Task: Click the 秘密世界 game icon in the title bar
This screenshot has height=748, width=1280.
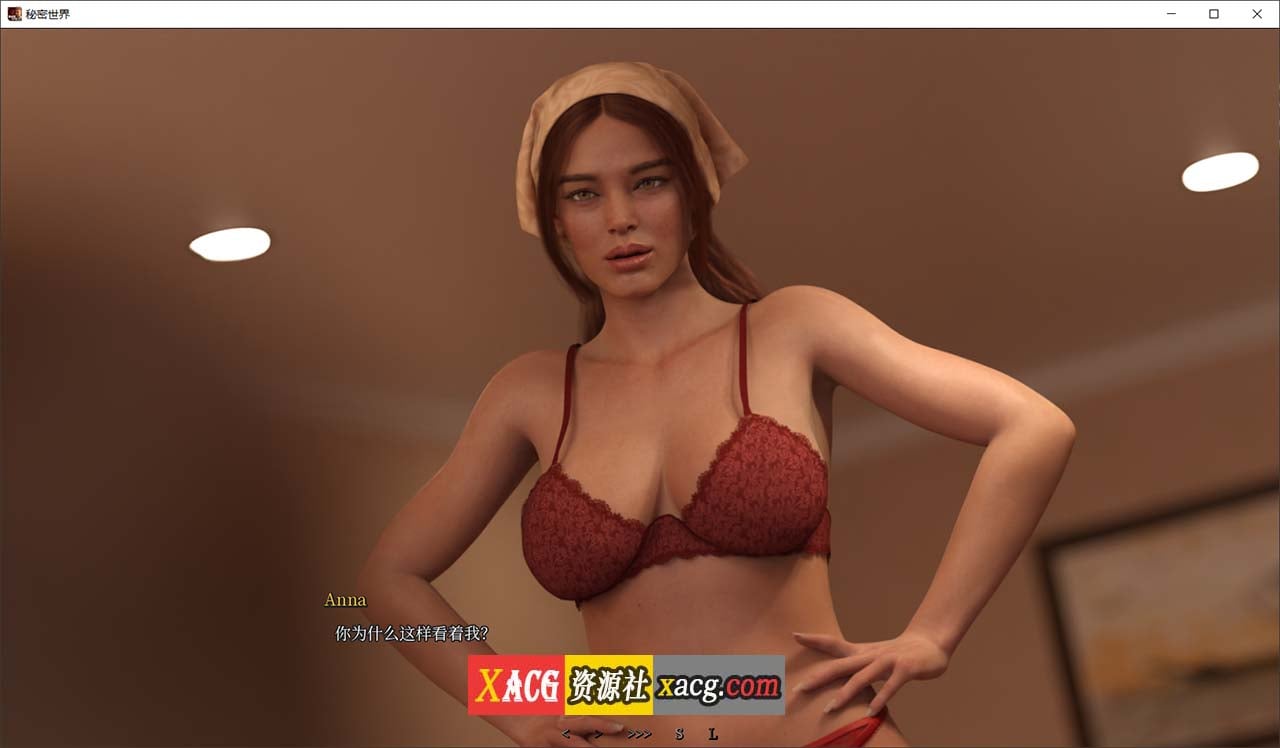Action: click(14, 14)
